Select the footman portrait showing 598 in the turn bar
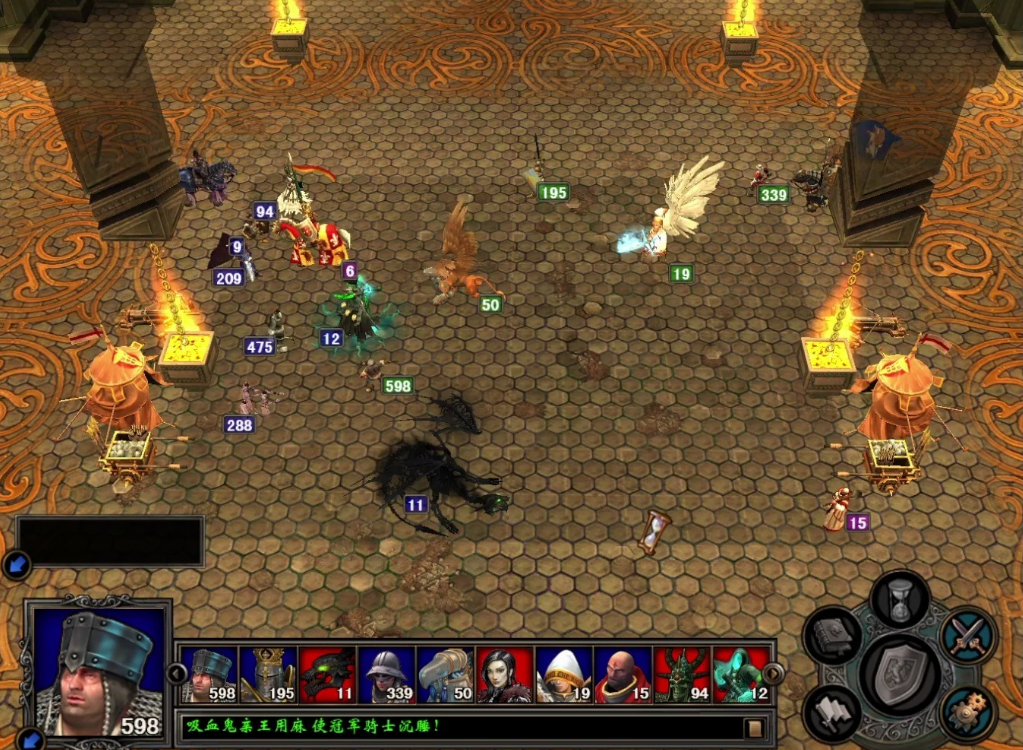Image resolution: width=1023 pixels, height=750 pixels. point(211,675)
